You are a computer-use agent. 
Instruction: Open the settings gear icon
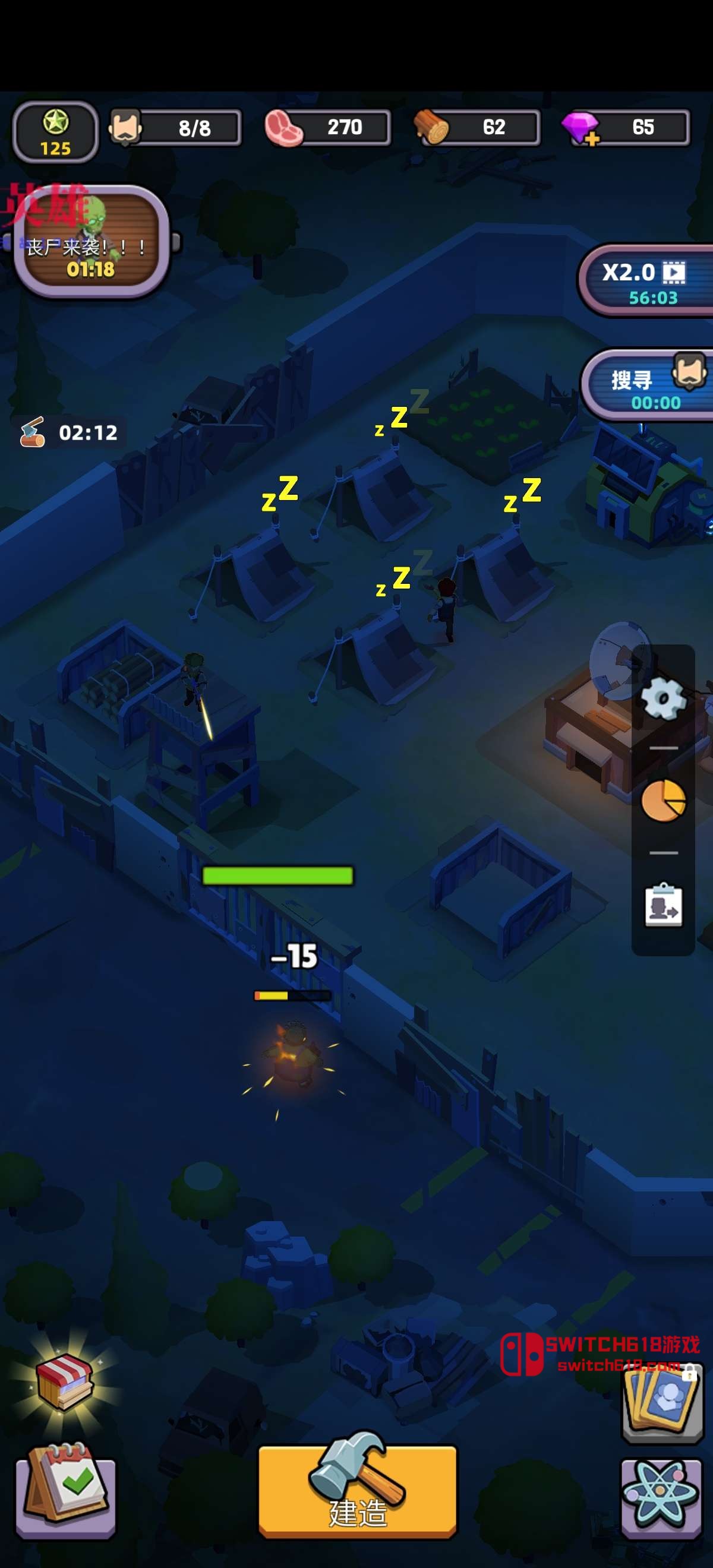664,698
